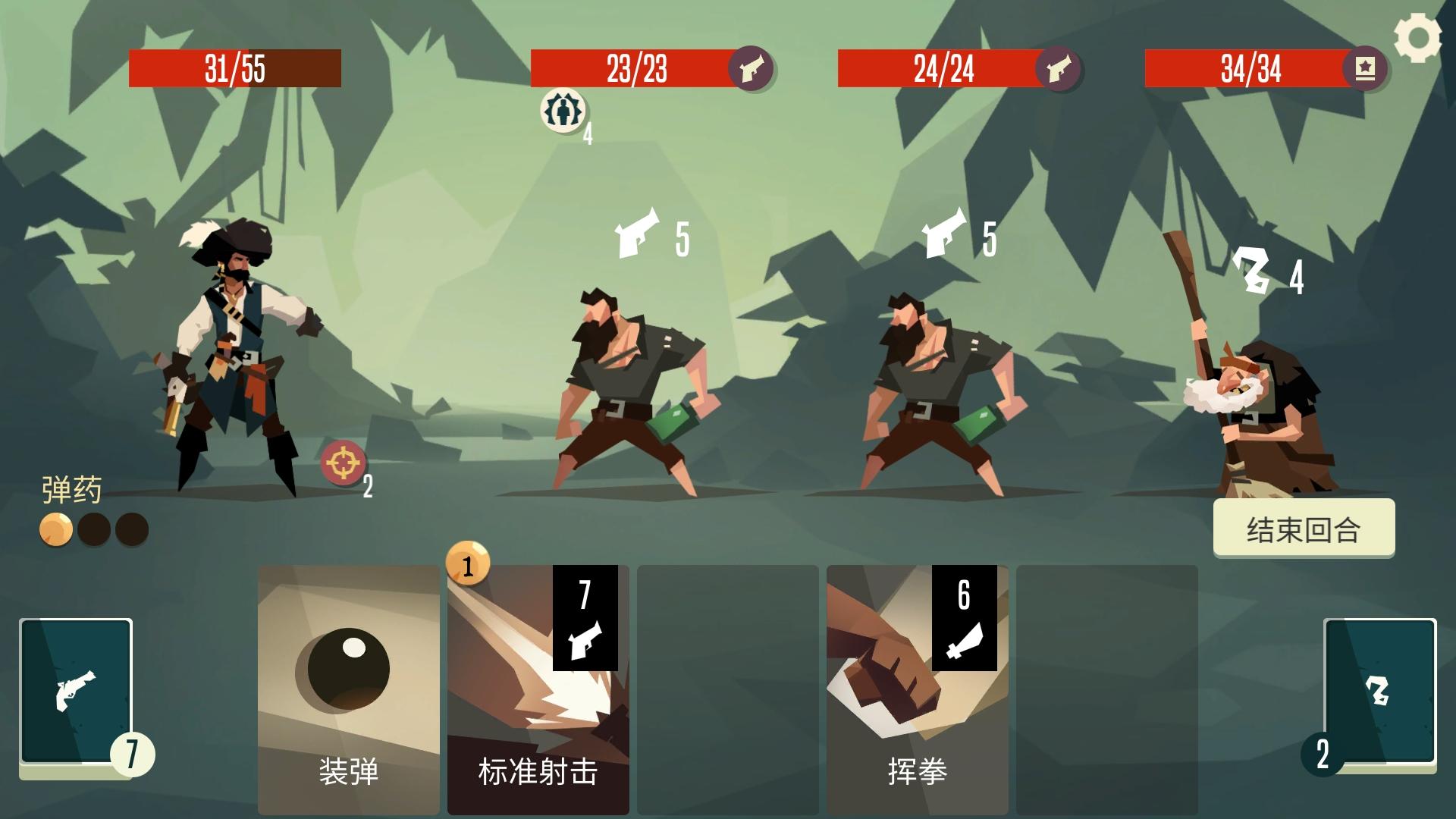Select the 挥拳 punch card
This screenshot has width=1456, height=819.
coord(918,682)
